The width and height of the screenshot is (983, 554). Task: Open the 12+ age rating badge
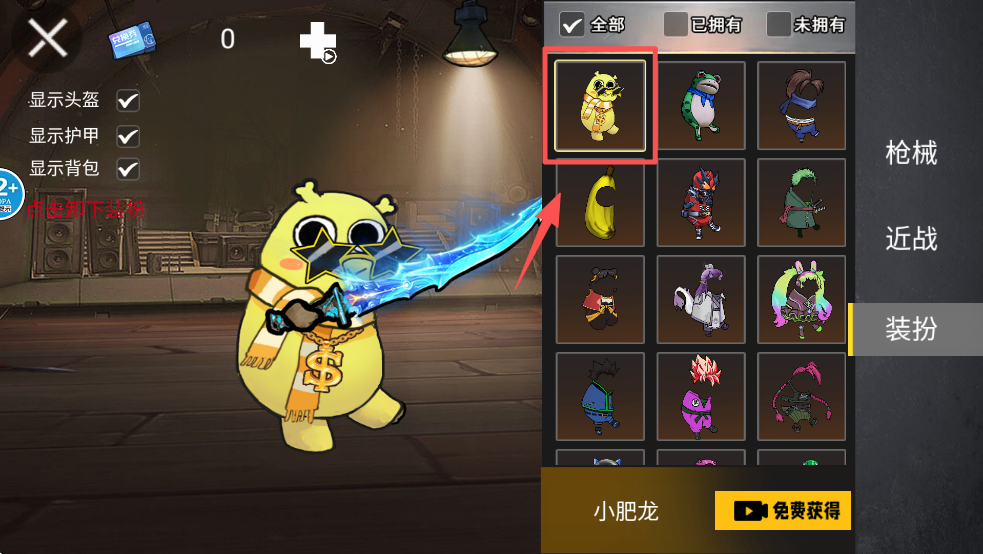tap(8, 192)
